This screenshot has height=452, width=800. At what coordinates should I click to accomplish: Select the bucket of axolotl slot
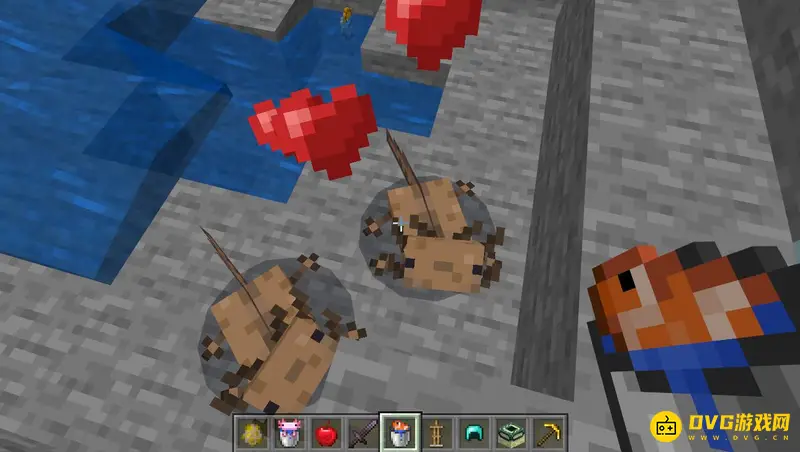point(289,433)
